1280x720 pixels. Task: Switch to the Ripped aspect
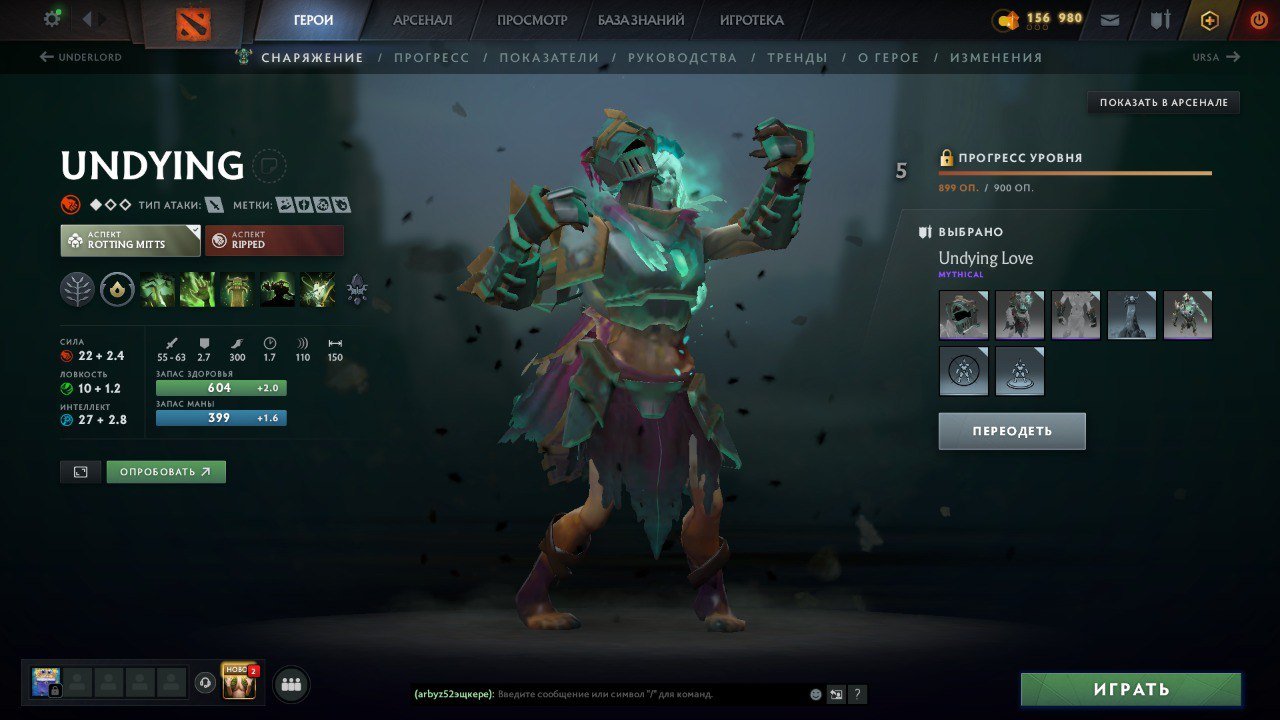click(274, 239)
